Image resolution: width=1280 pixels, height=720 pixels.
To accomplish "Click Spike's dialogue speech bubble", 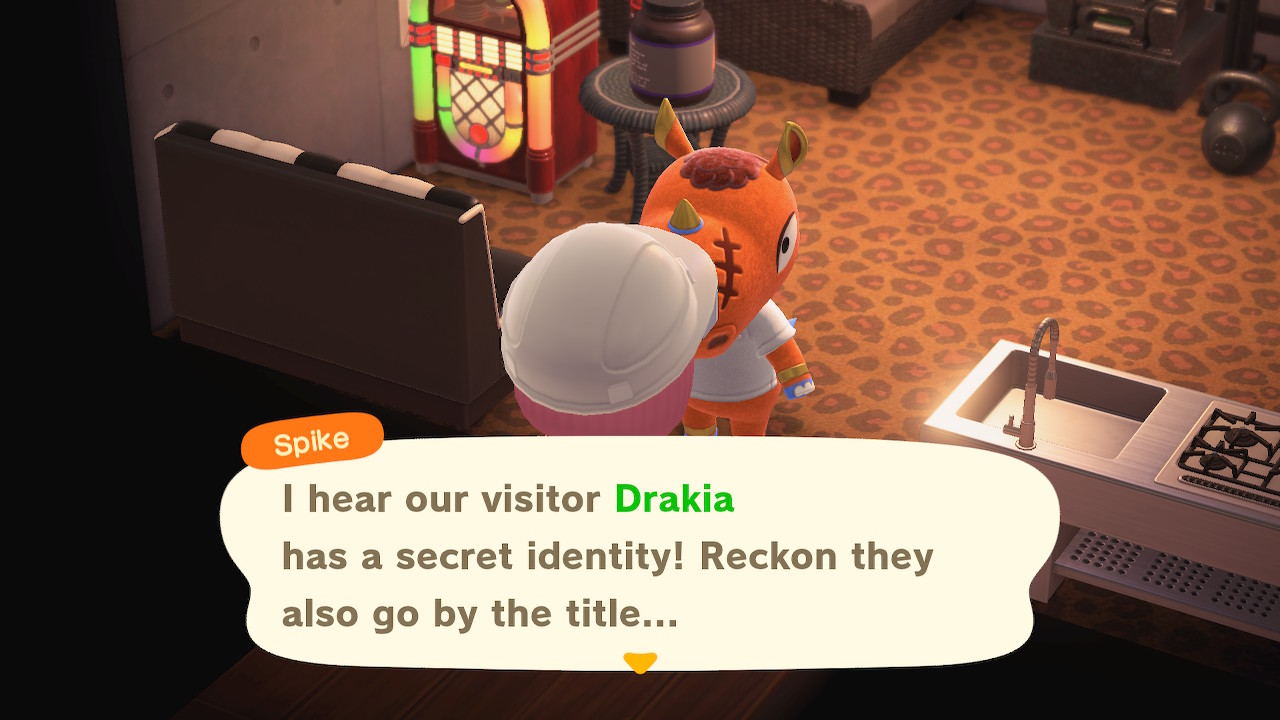I will pyautogui.click(x=640, y=555).
